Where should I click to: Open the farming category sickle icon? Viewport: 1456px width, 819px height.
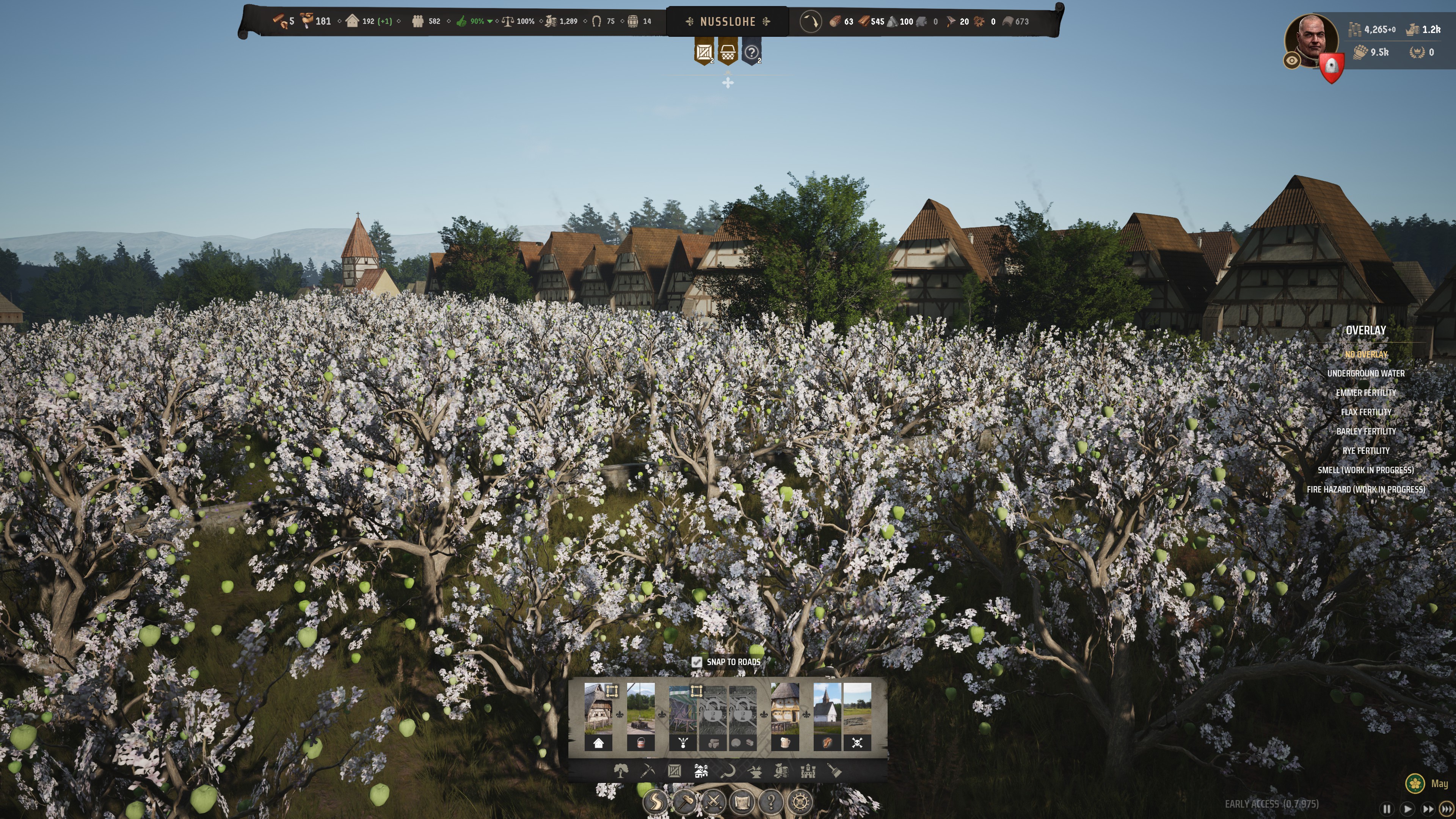(728, 770)
